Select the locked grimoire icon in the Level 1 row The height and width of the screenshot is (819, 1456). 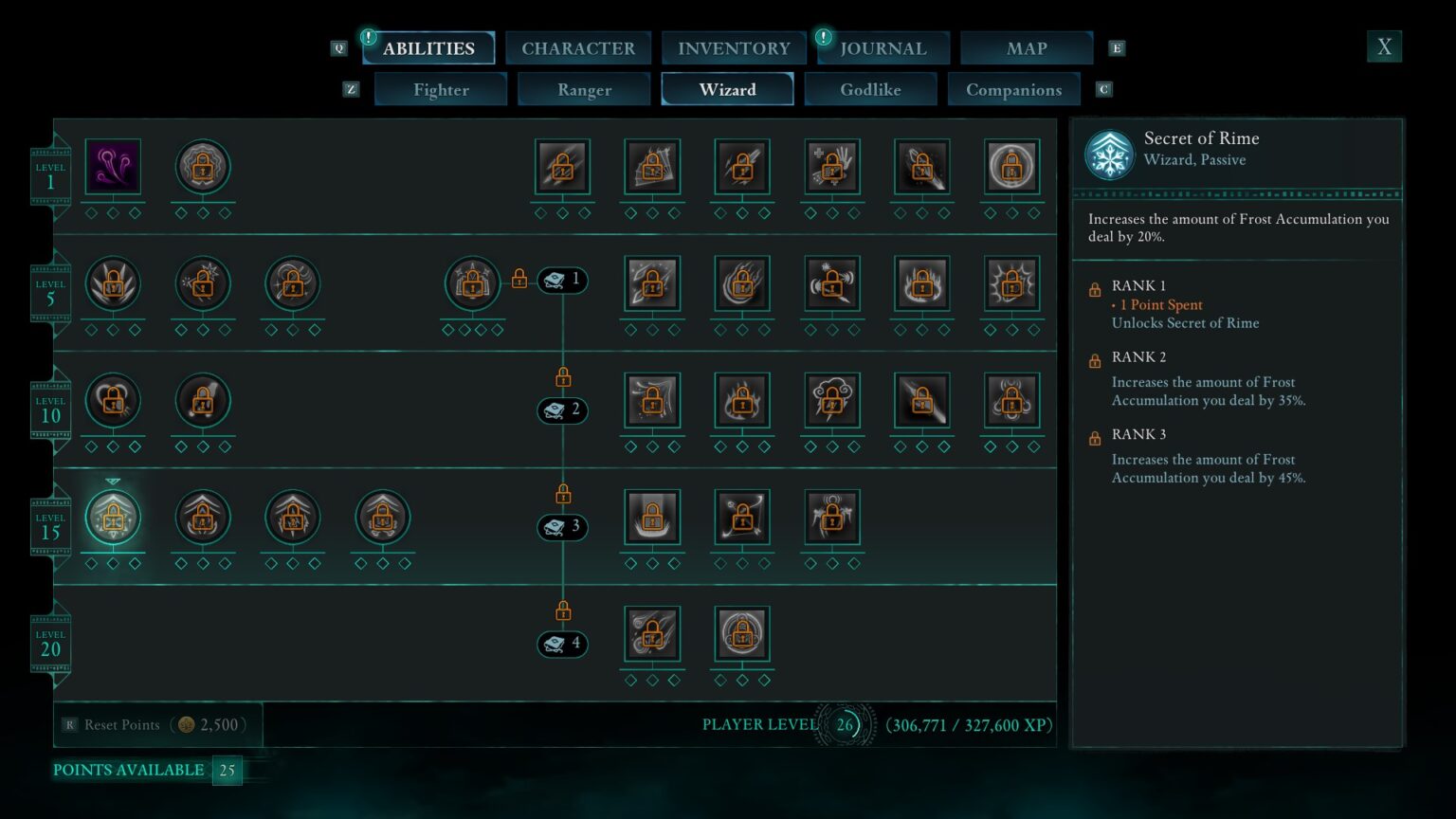click(x=202, y=165)
